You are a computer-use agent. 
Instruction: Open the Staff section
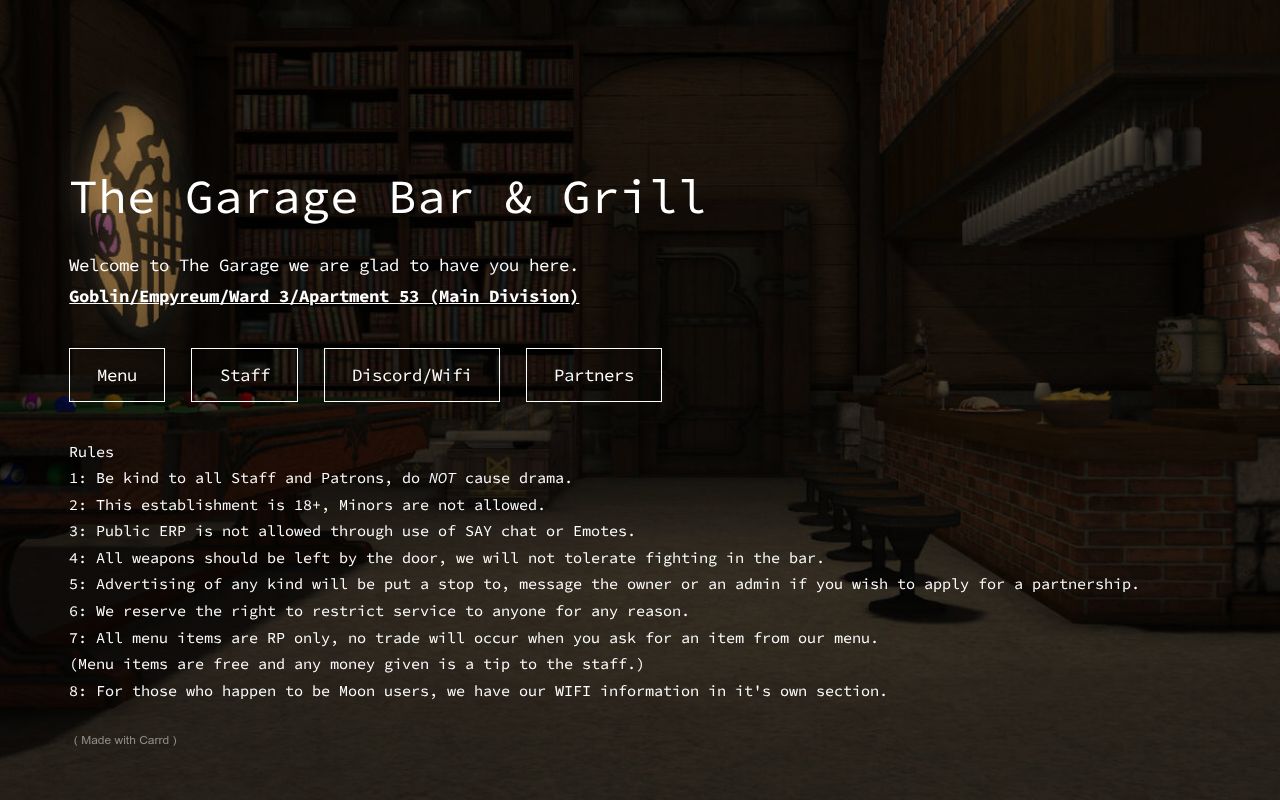244,375
